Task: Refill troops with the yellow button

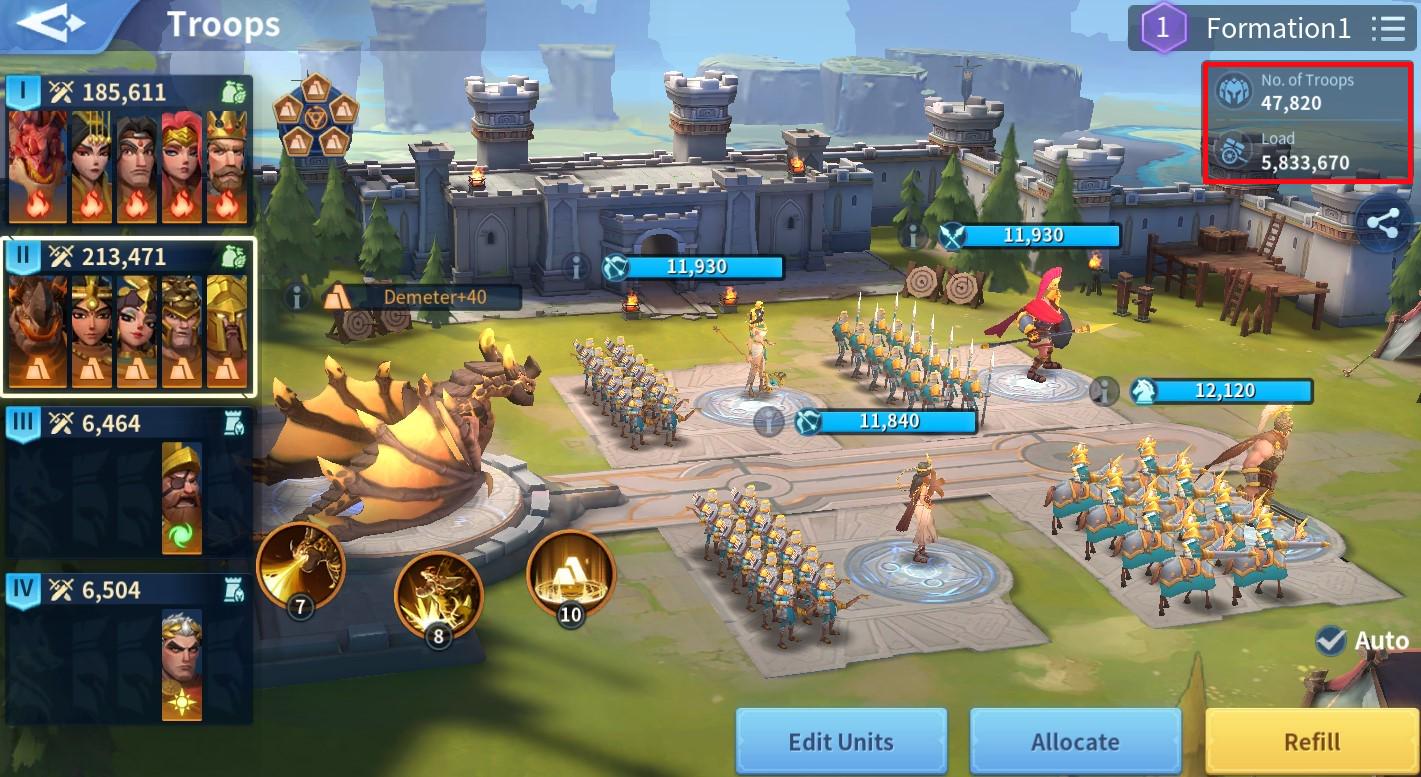Action: coord(1311,742)
